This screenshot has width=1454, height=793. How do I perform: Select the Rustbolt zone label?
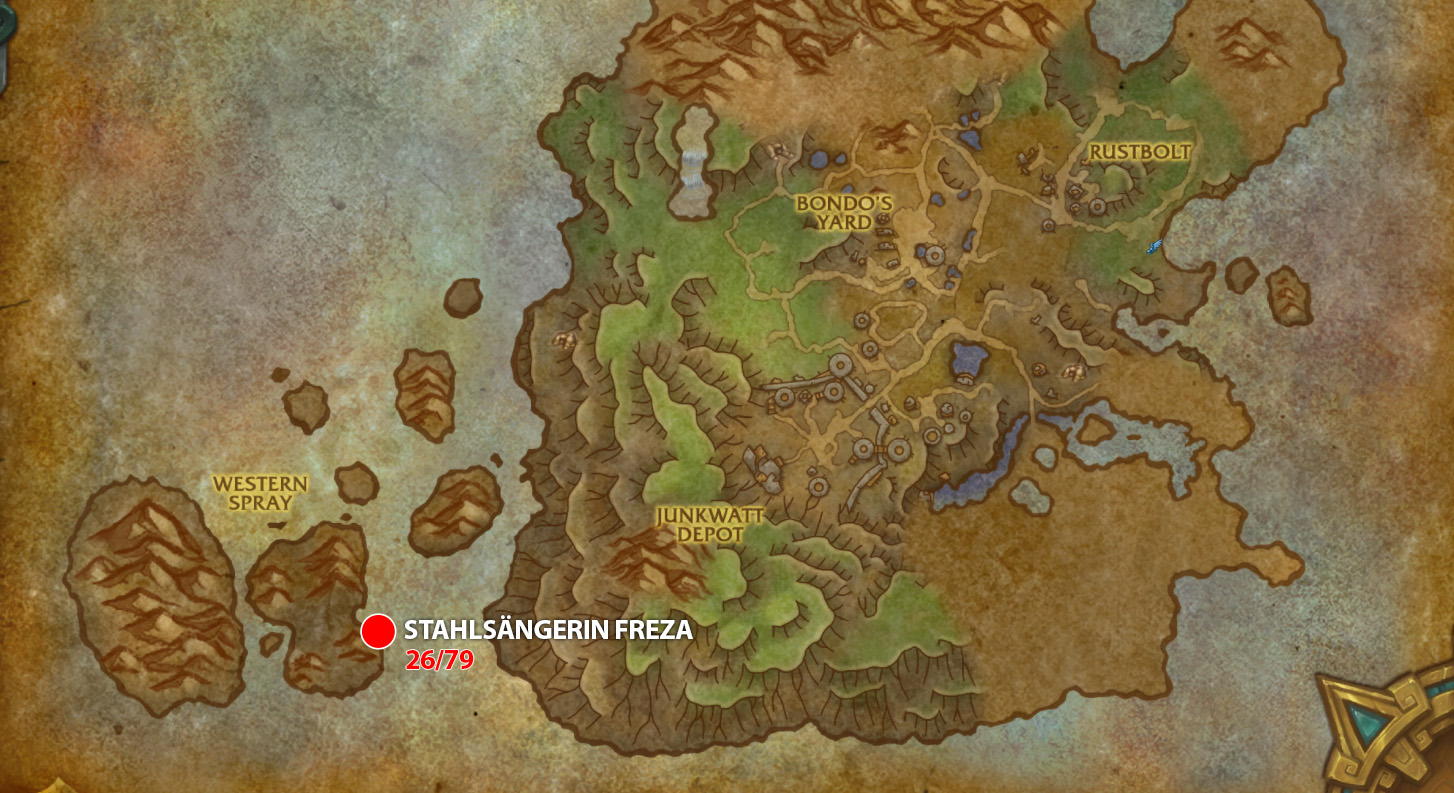pyautogui.click(x=1140, y=152)
